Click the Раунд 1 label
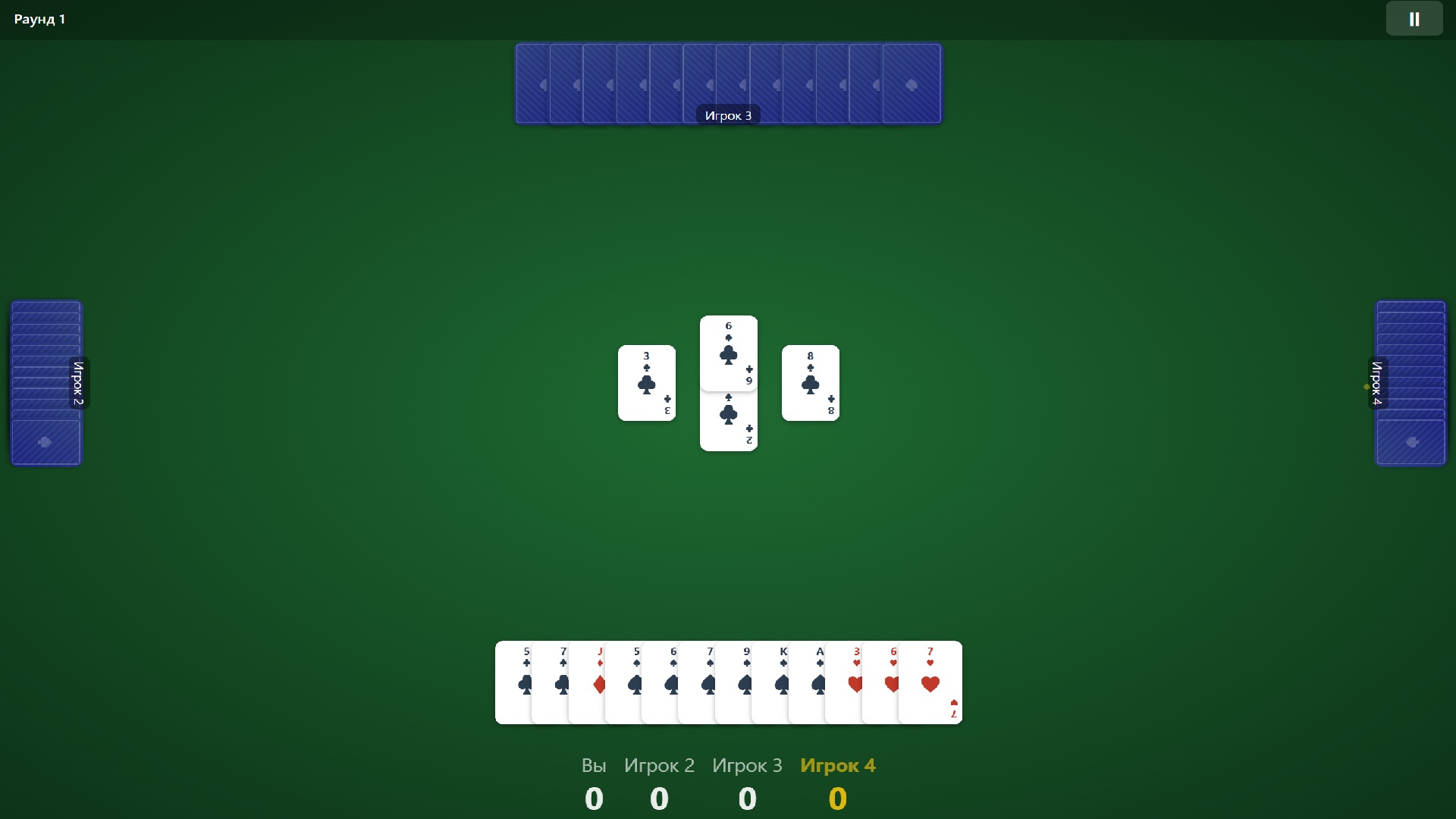This screenshot has height=819, width=1456. click(x=39, y=19)
